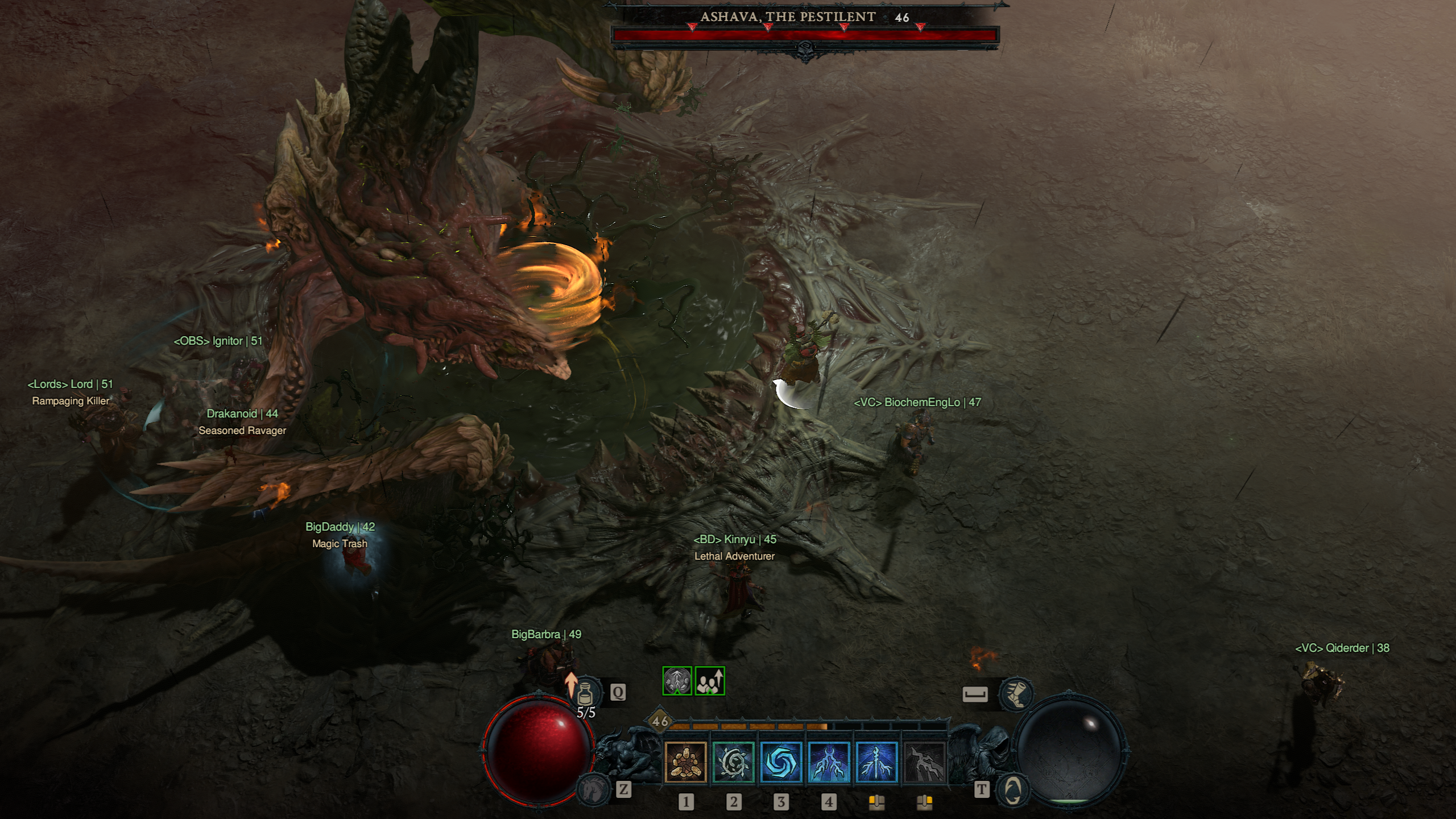The image size is (1456, 819).
Task: Select the greyed-out lightning bolt skill
Action: click(924, 763)
